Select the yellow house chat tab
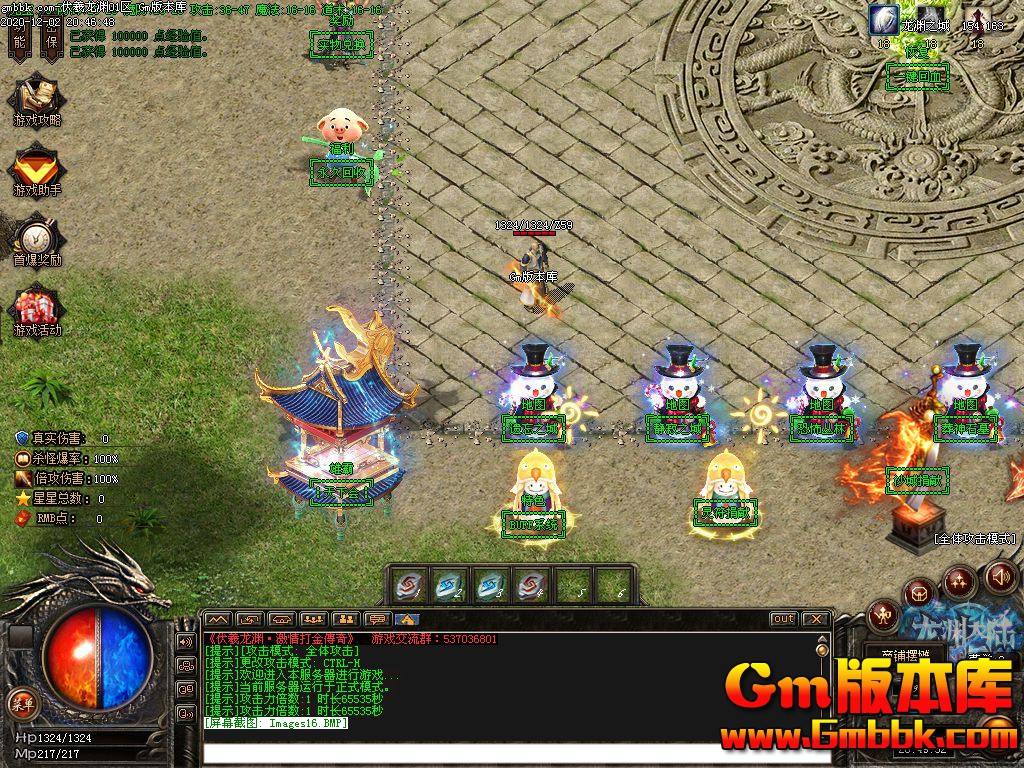Screen dimensions: 1024x768 (x=408, y=619)
